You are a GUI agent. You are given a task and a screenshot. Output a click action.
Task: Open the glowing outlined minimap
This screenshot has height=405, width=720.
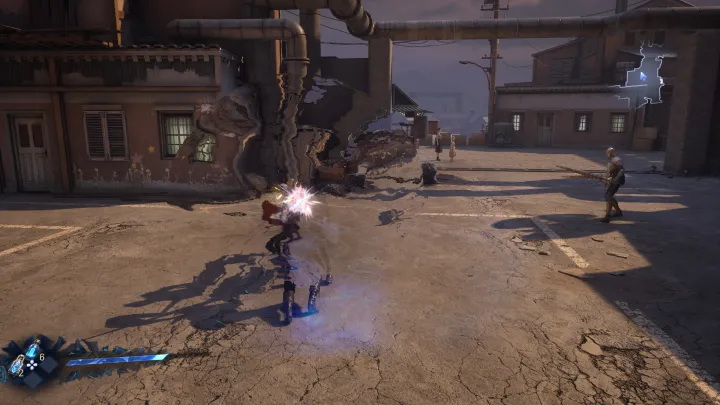[x=641, y=77]
